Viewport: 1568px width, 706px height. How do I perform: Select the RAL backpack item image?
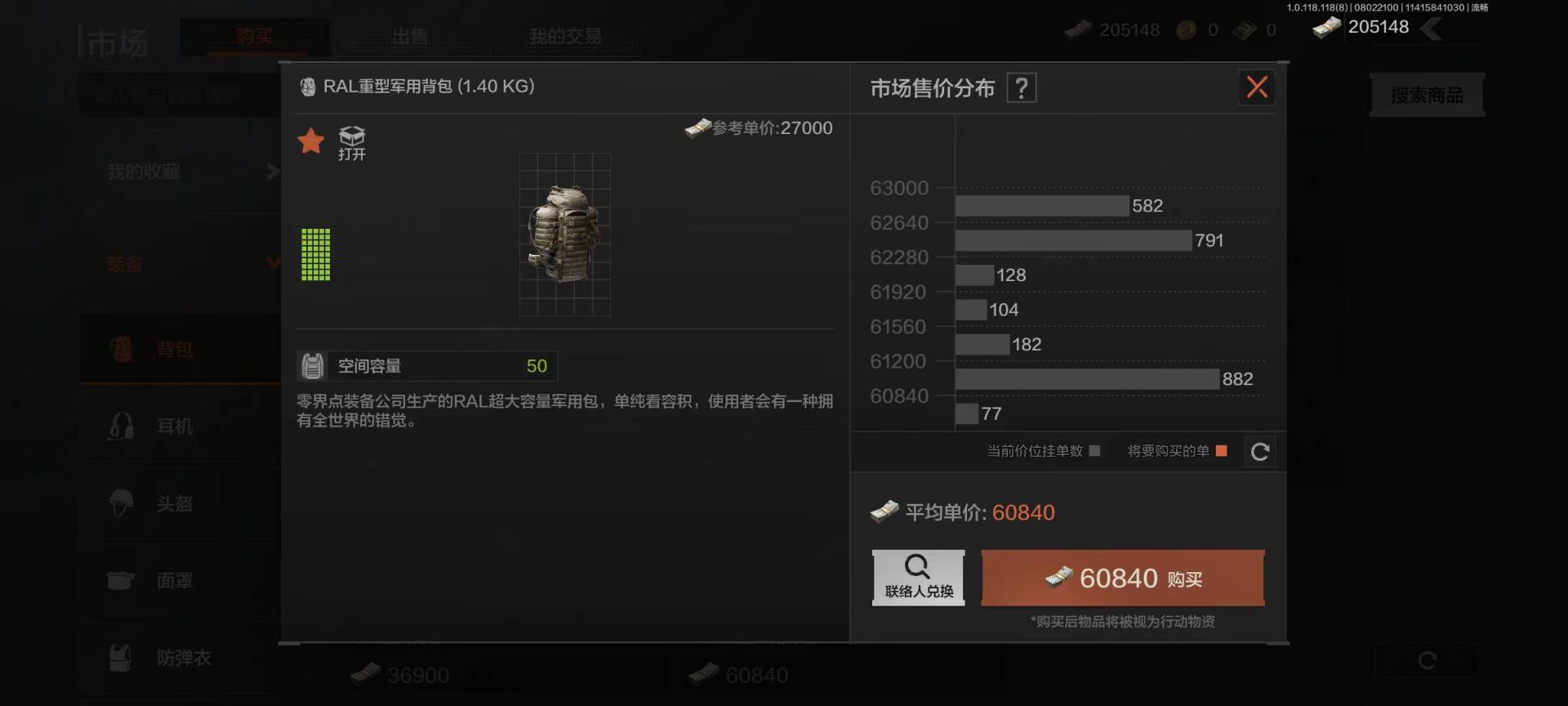pos(564,234)
